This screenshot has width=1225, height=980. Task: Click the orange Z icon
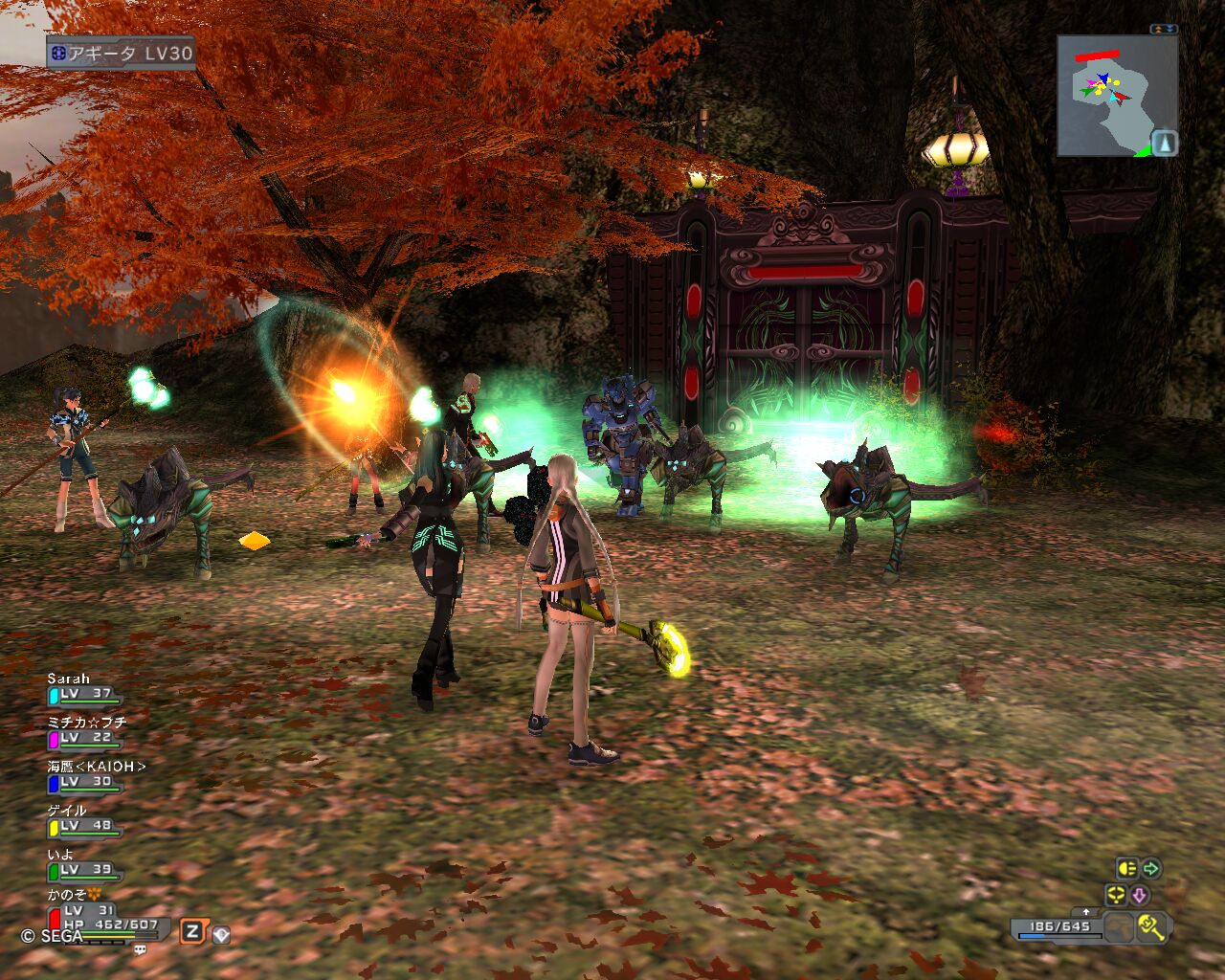coord(192,931)
